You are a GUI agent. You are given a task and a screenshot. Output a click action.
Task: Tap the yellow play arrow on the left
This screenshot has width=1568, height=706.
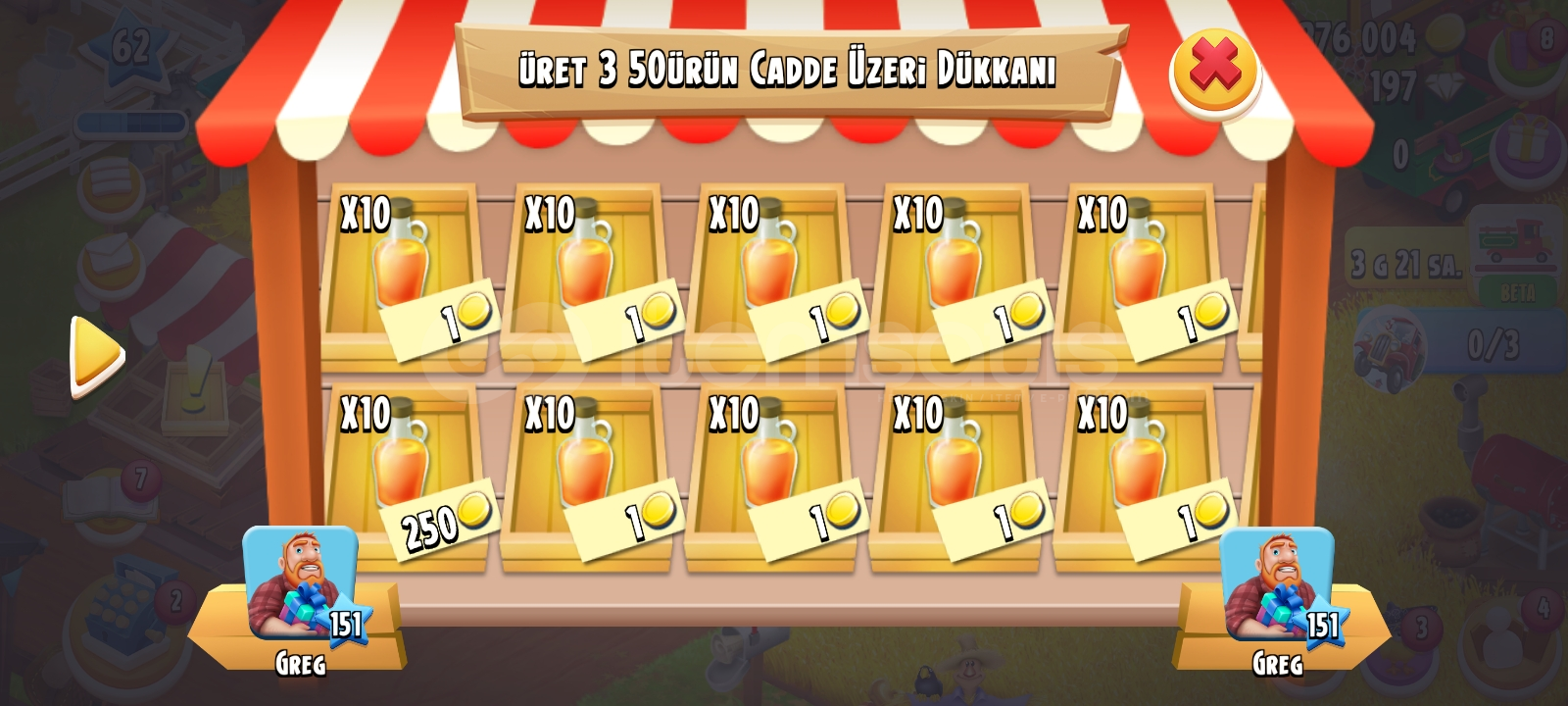coord(93,351)
